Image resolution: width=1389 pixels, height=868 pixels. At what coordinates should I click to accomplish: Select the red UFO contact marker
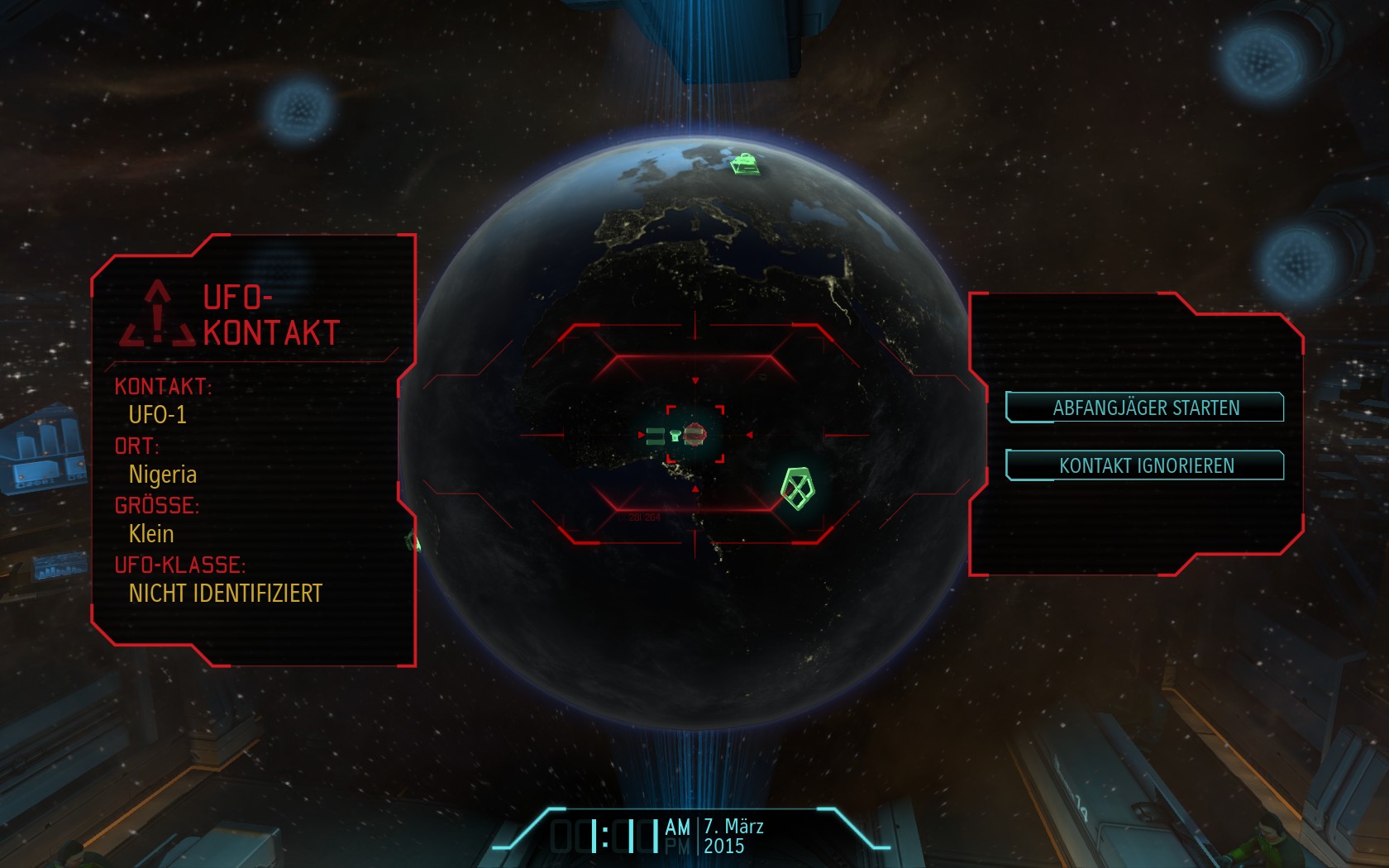[x=695, y=434]
